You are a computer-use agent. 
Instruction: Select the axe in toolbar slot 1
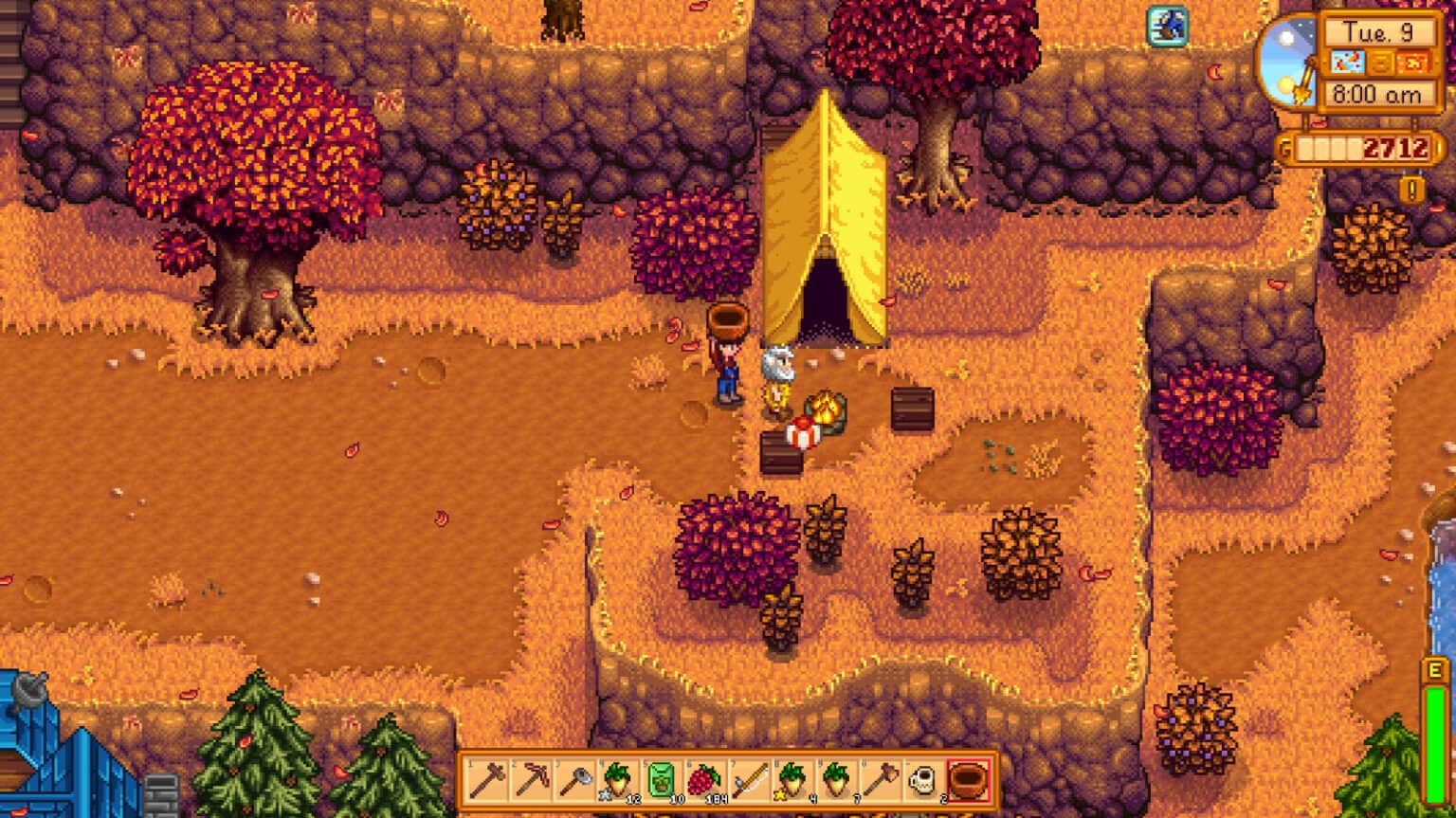tap(486, 779)
